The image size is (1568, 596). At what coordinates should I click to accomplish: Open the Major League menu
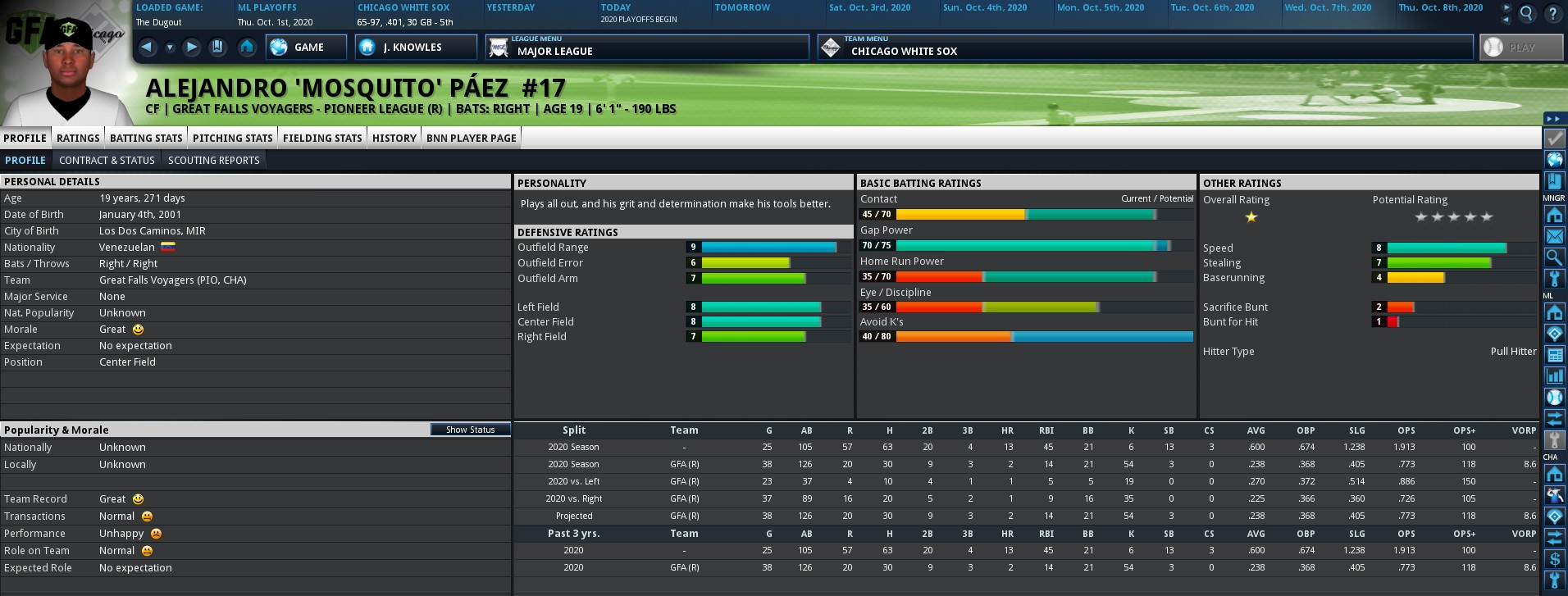click(x=646, y=48)
